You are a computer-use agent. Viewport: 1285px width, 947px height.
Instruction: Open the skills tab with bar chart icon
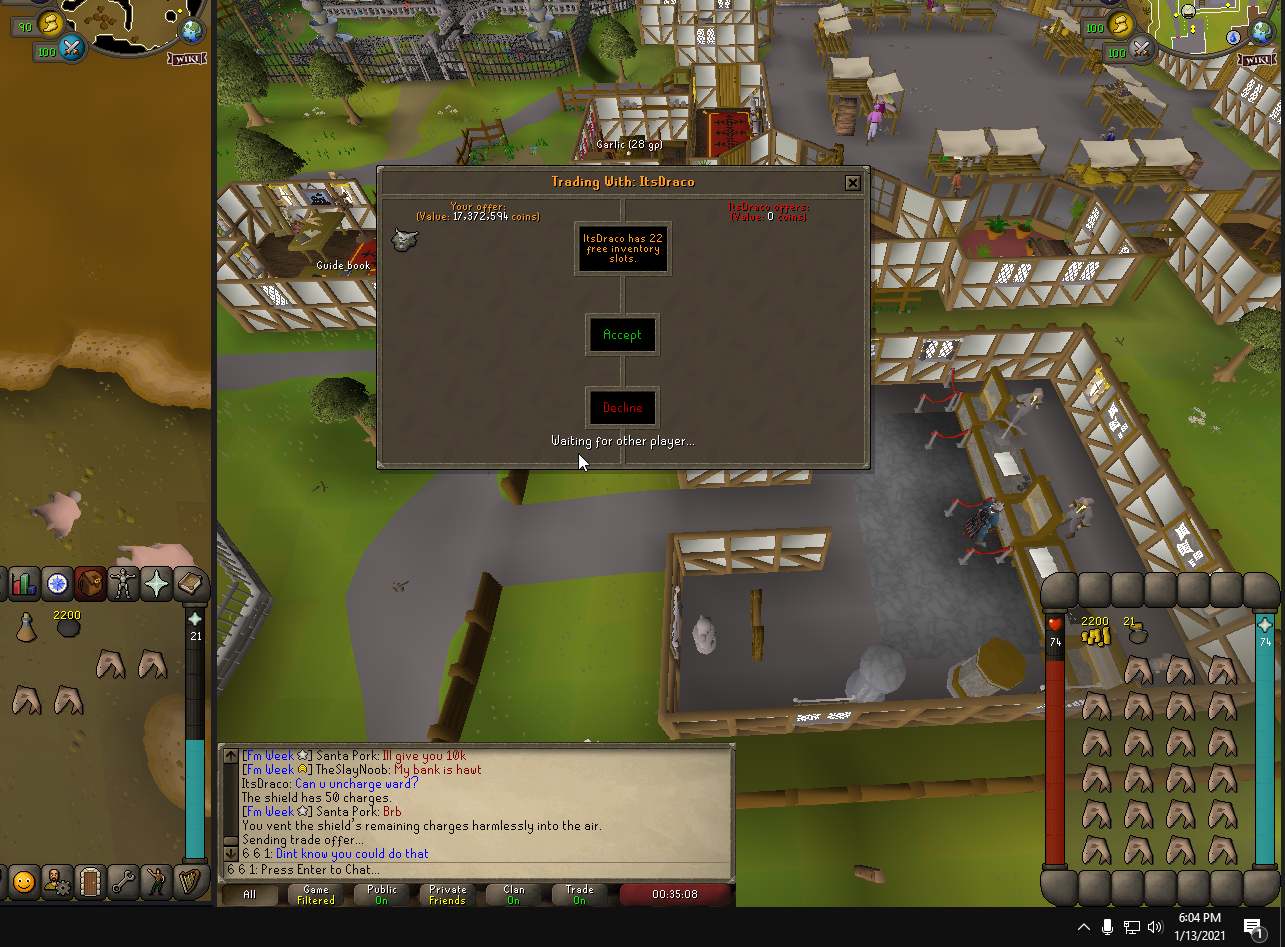[24, 582]
